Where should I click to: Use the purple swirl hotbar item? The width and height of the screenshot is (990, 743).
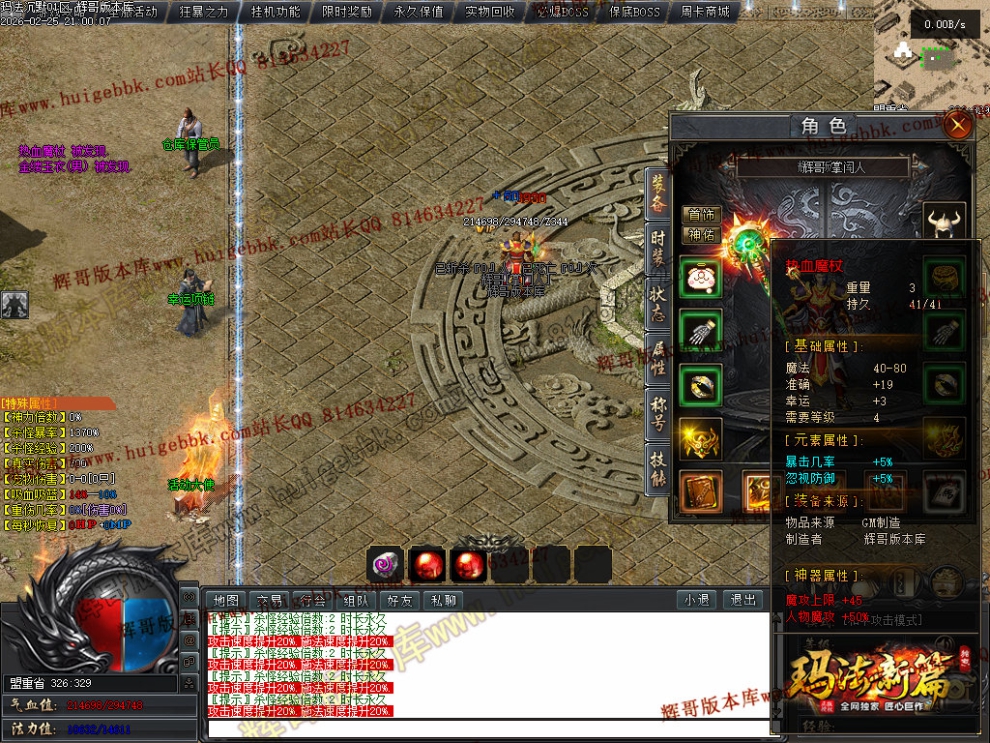[x=385, y=565]
